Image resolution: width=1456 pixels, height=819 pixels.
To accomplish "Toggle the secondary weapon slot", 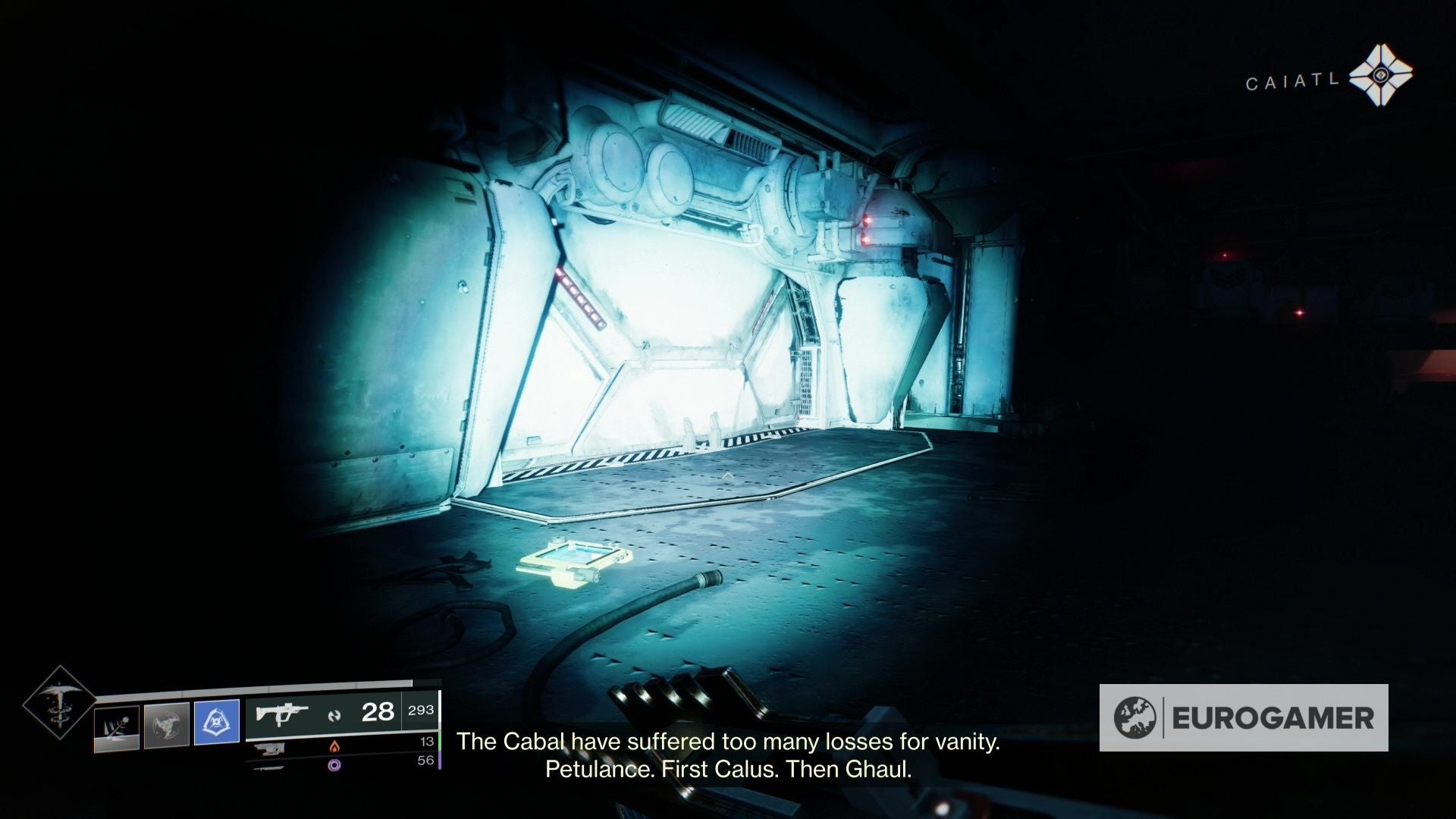I will click(x=271, y=749).
